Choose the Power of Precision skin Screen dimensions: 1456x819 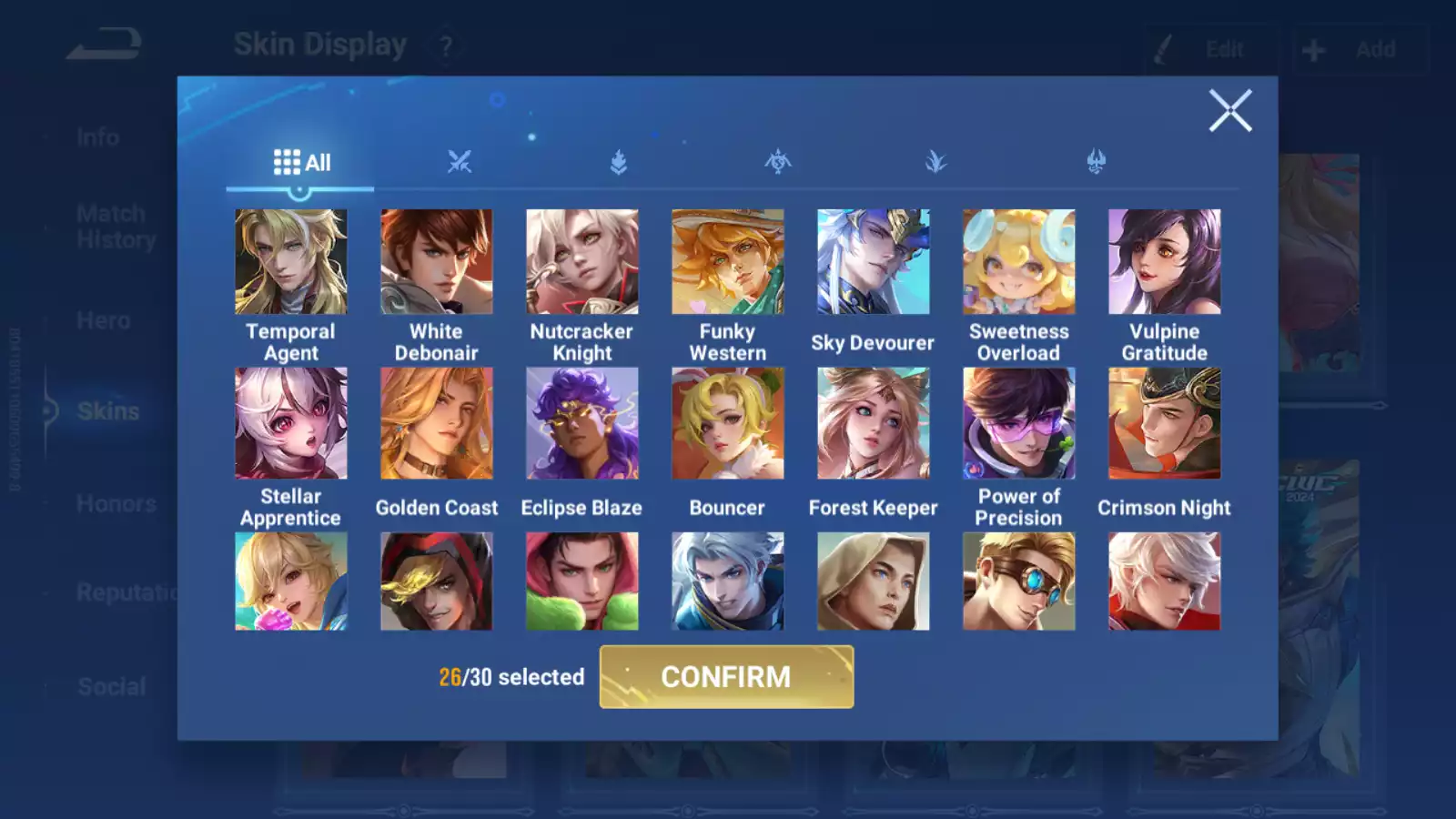tap(1019, 423)
